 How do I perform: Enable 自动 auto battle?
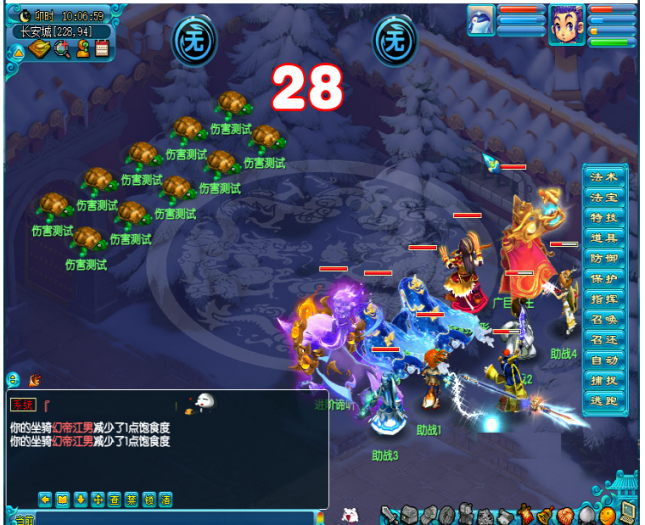pos(604,360)
